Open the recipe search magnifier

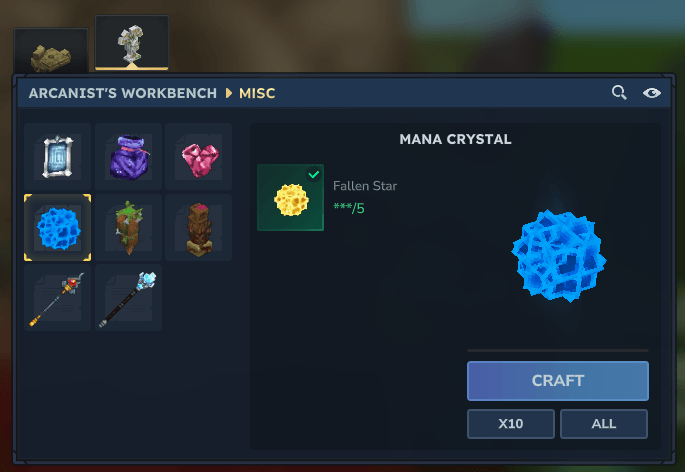tap(620, 93)
